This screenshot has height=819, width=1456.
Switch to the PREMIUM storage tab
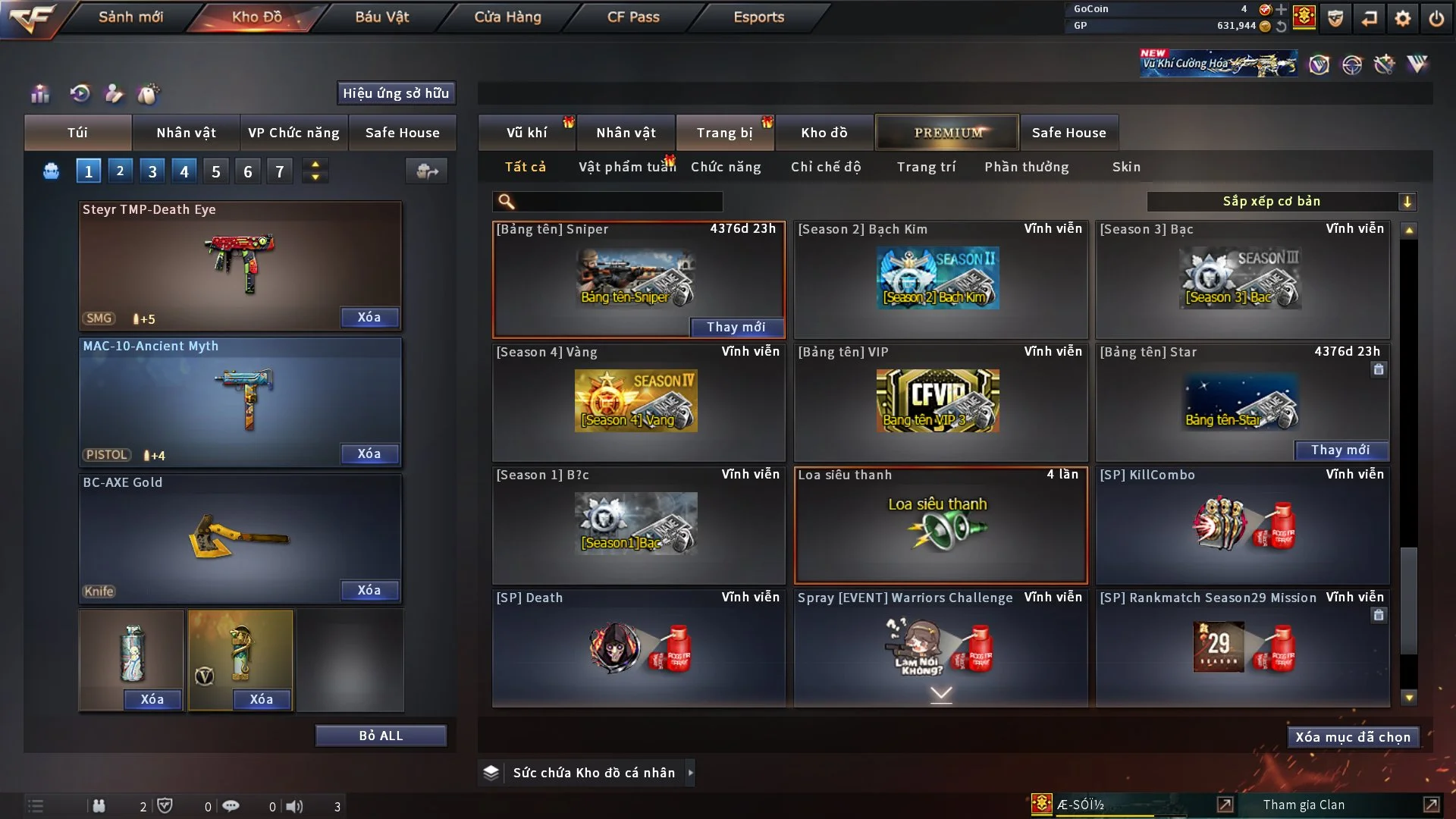[947, 133]
